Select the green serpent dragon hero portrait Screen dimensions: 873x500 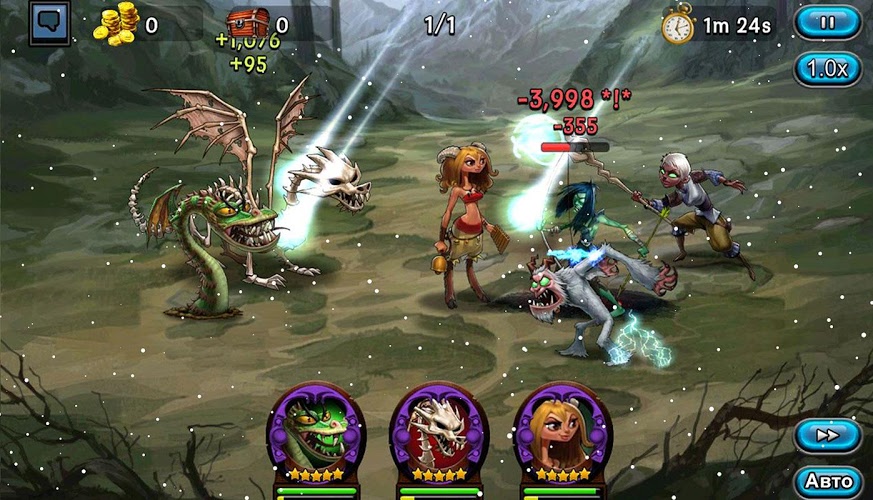[x=316, y=430]
